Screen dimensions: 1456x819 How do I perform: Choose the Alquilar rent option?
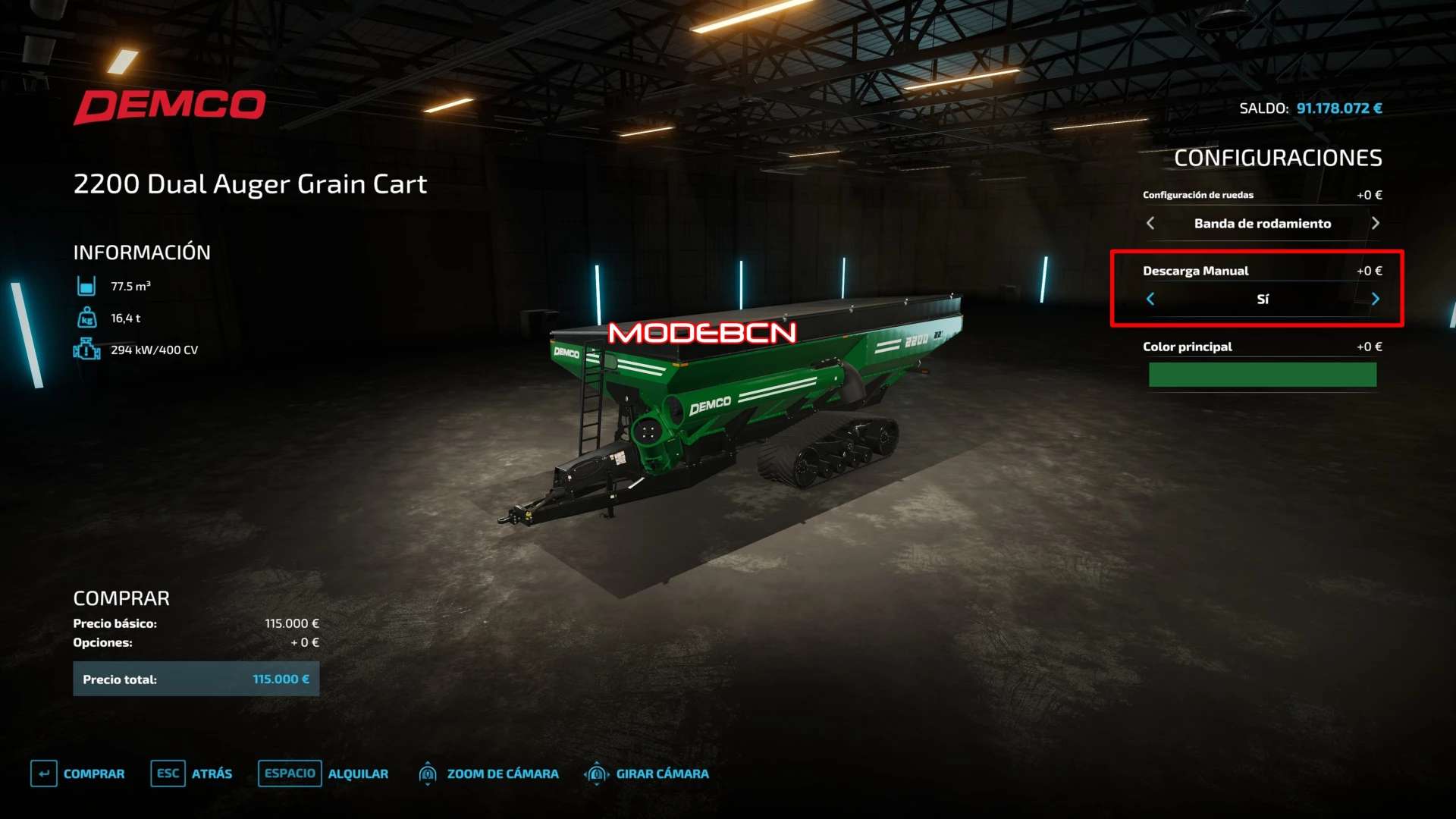click(324, 773)
